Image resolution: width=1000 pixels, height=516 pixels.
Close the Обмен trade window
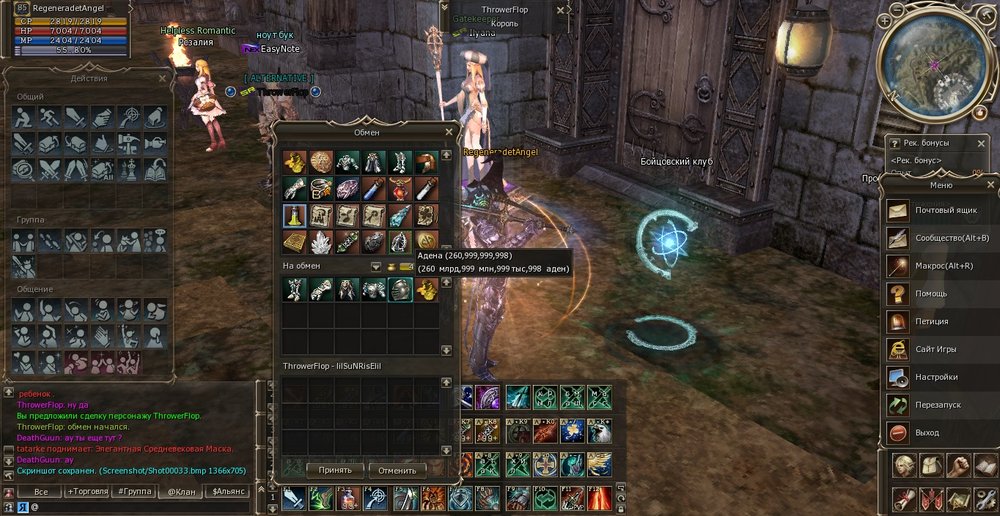[x=448, y=131]
